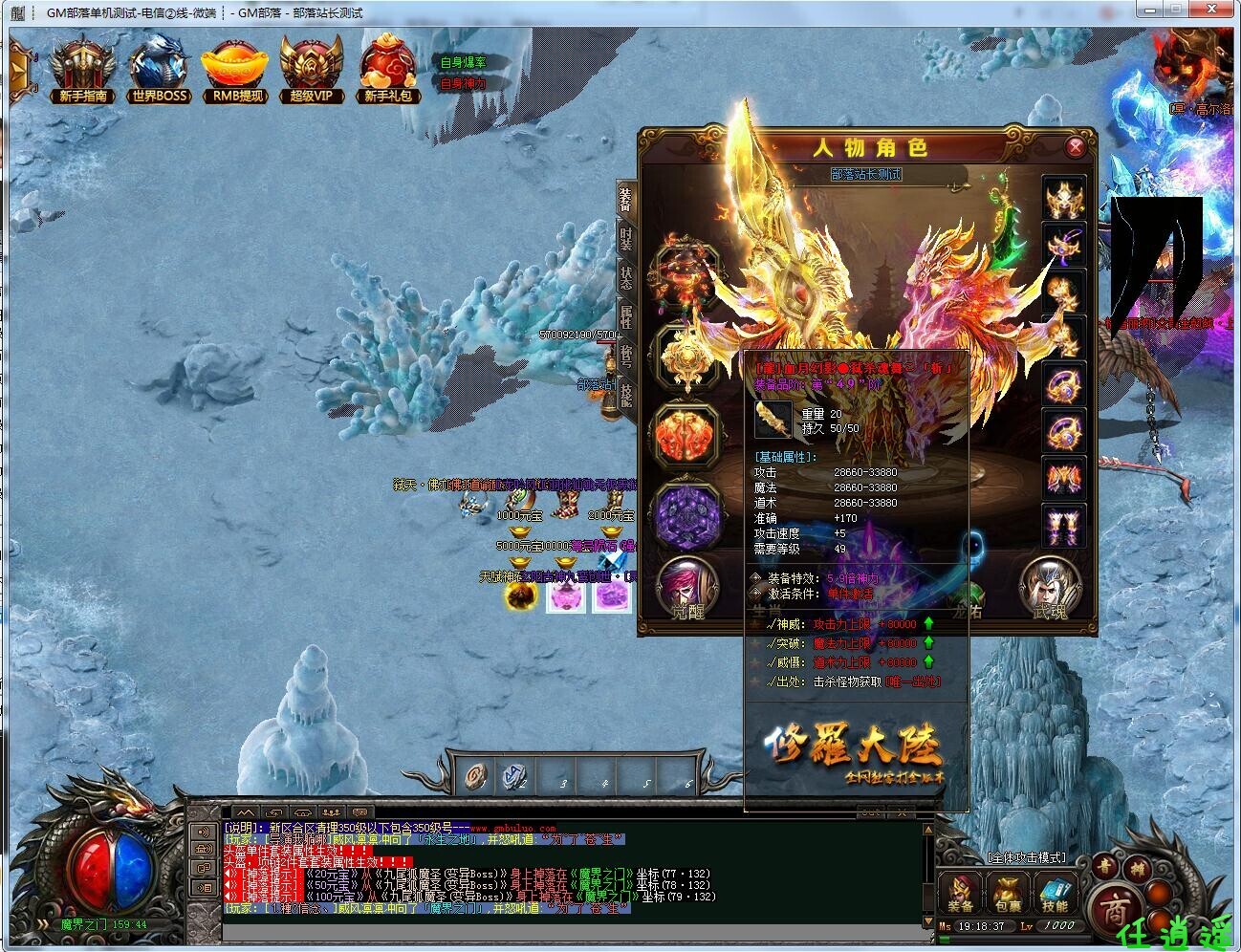1241x952 pixels.
Task: Close the 人物角色 character panel
Action: [1076, 147]
